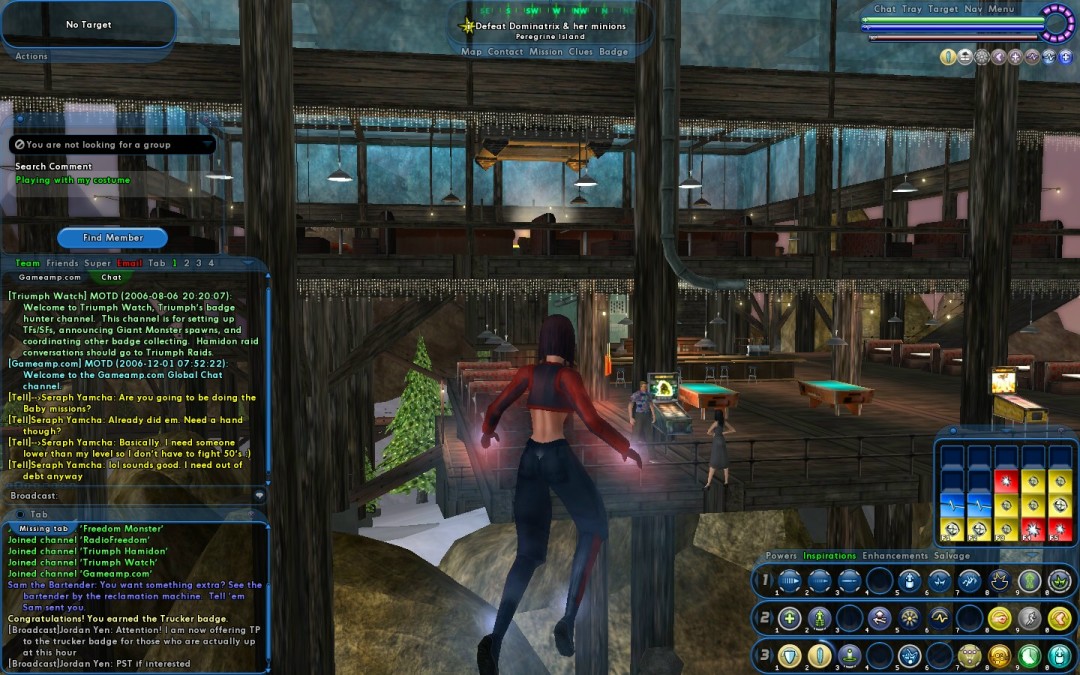Open the Map from the nav bar
The height and width of the screenshot is (675, 1080).
tap(471, 52)
